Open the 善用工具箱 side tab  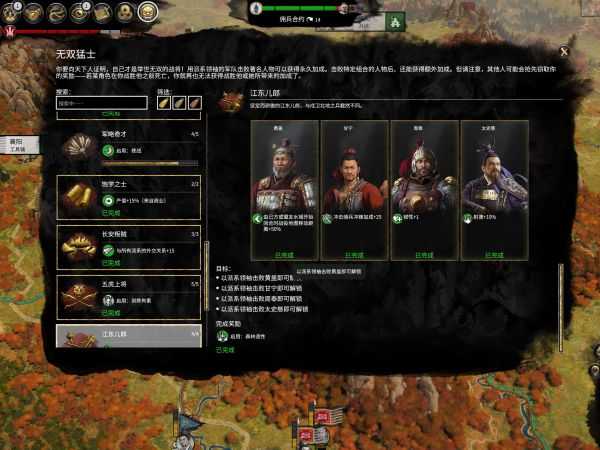click(16, 146)
